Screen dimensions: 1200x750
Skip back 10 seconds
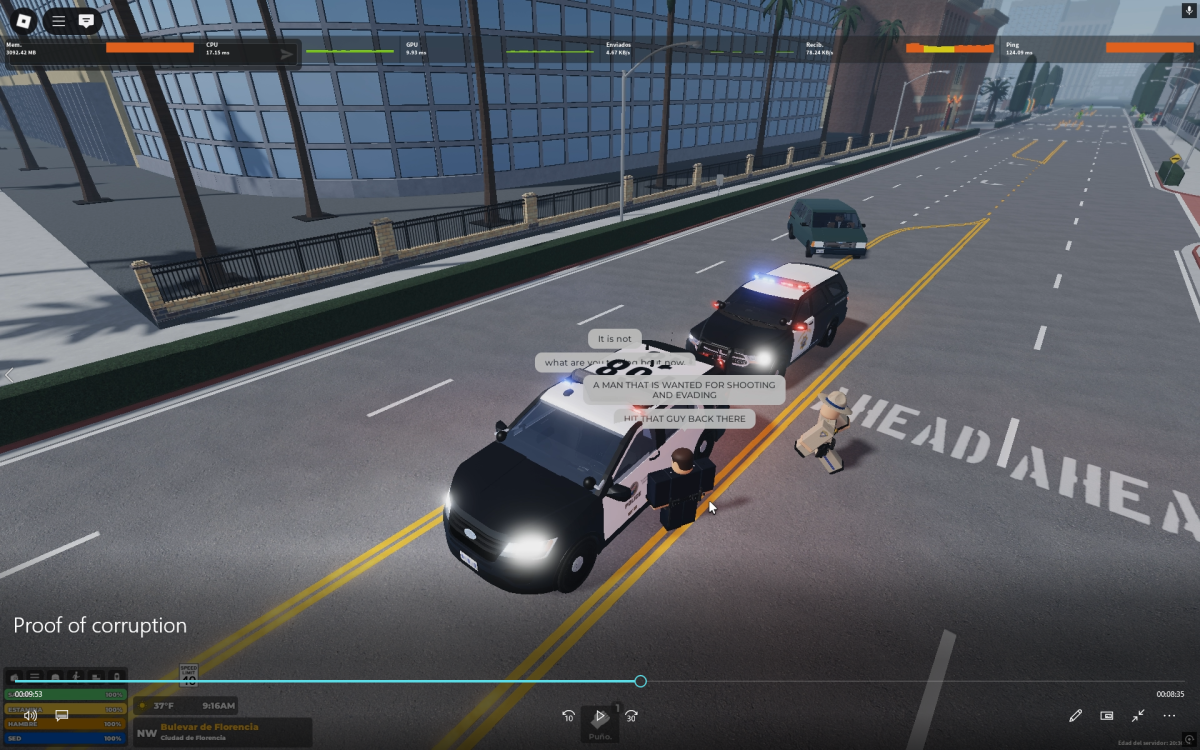pyautogui.click(x=568, y=716)
